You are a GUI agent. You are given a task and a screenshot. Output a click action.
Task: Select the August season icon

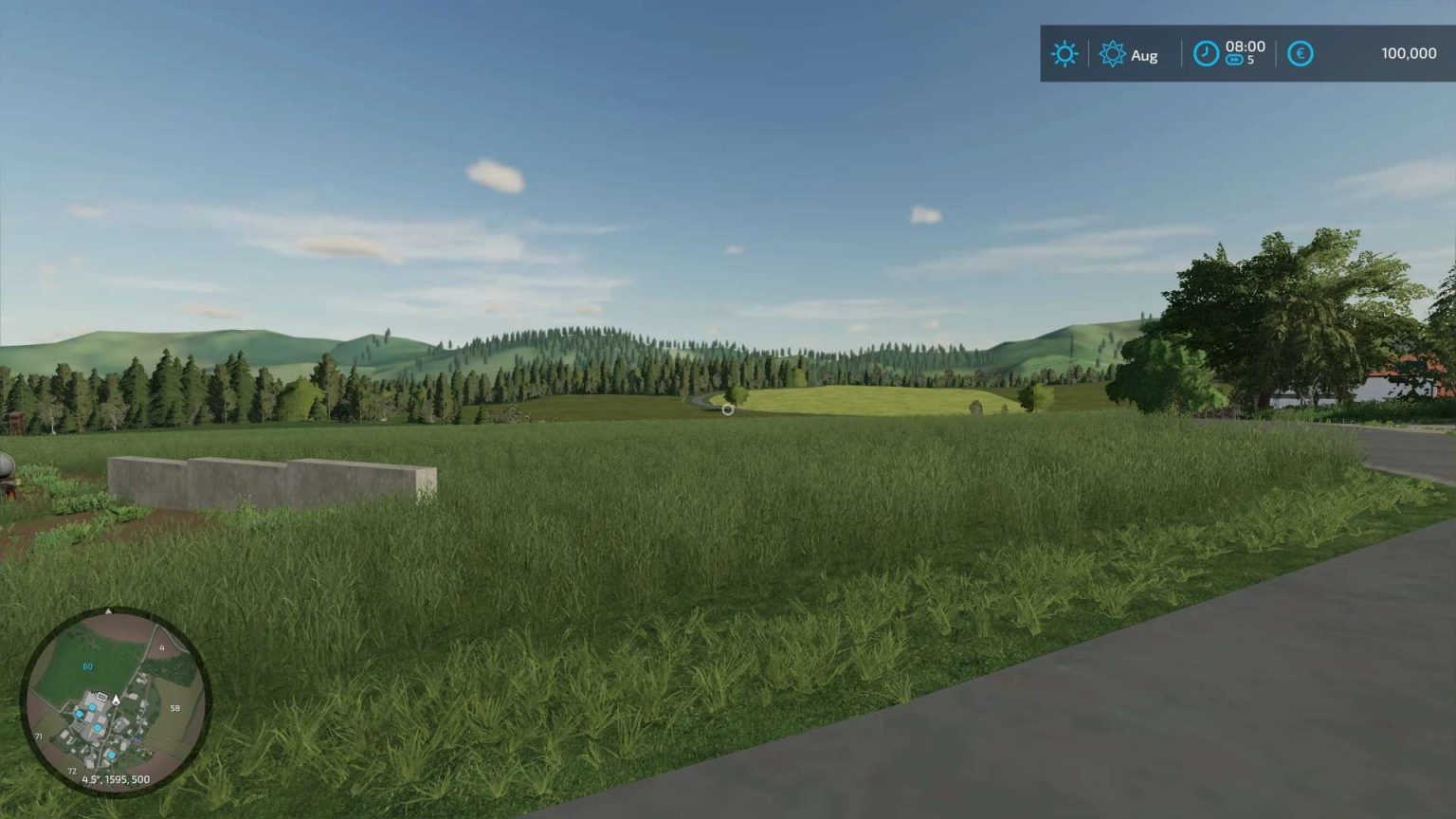tap(1114, 53)
